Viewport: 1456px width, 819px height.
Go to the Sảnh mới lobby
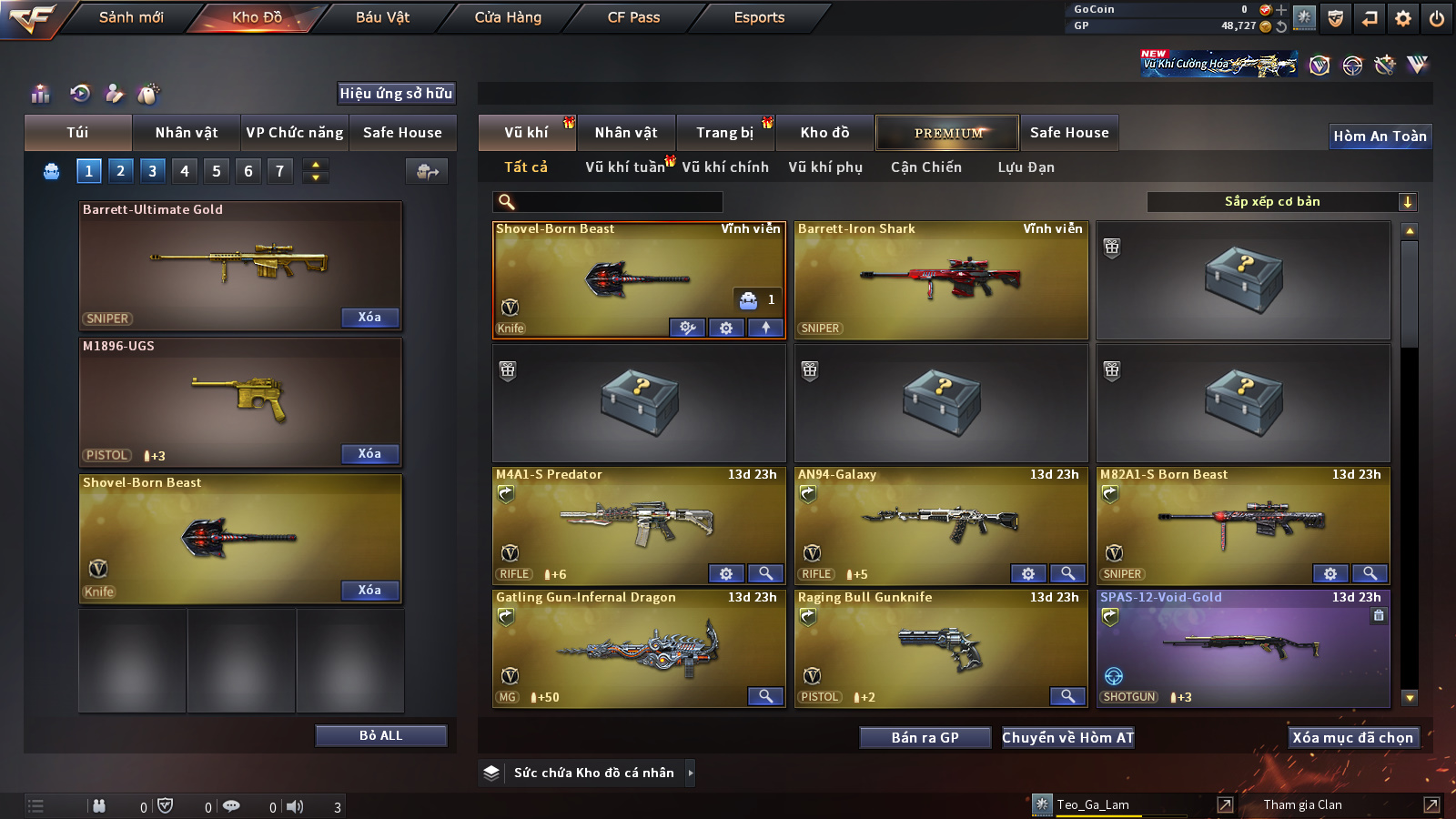point(131,17)
